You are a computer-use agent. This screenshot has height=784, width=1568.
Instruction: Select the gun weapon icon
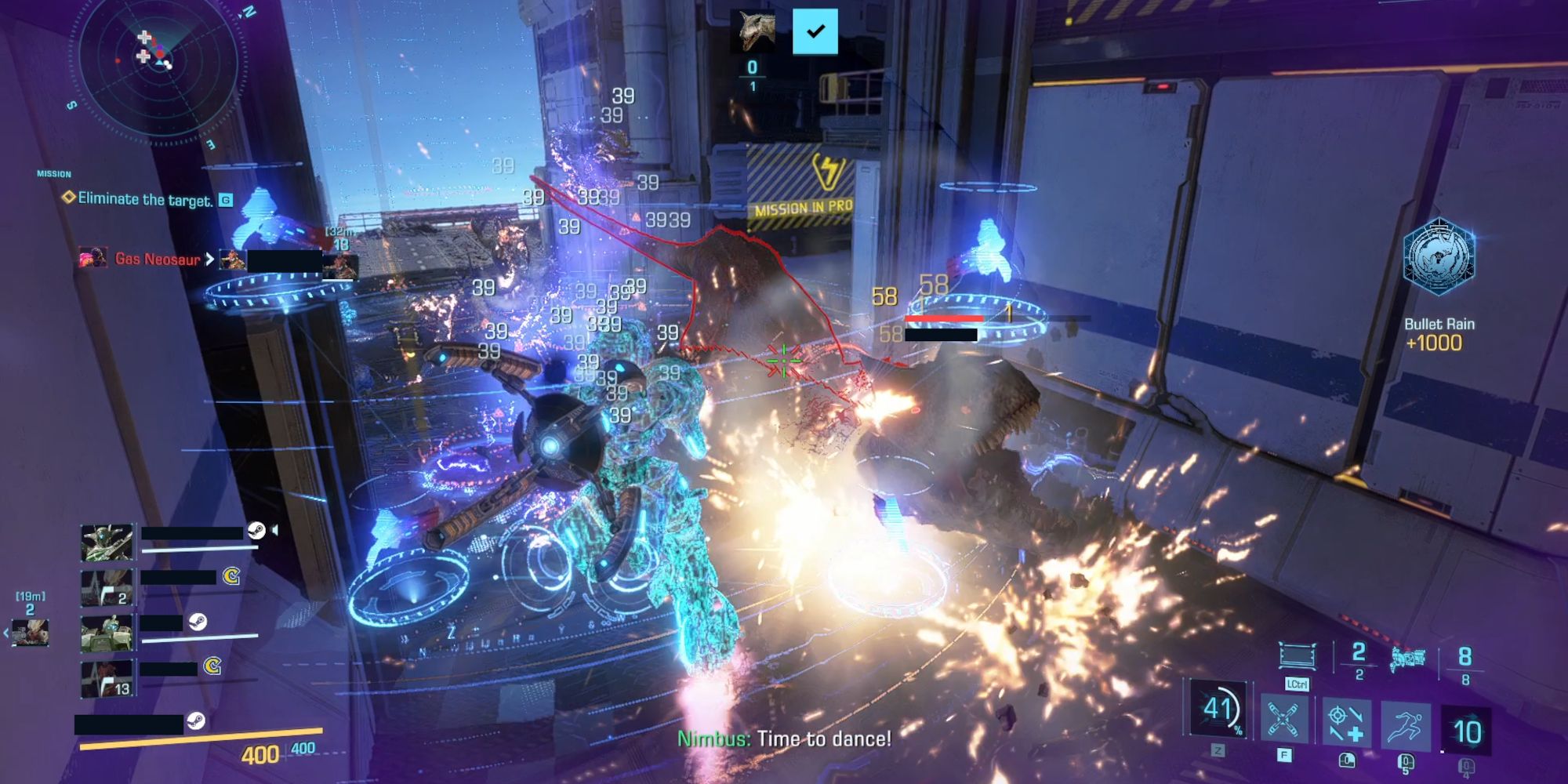(x=1407, y=660)
